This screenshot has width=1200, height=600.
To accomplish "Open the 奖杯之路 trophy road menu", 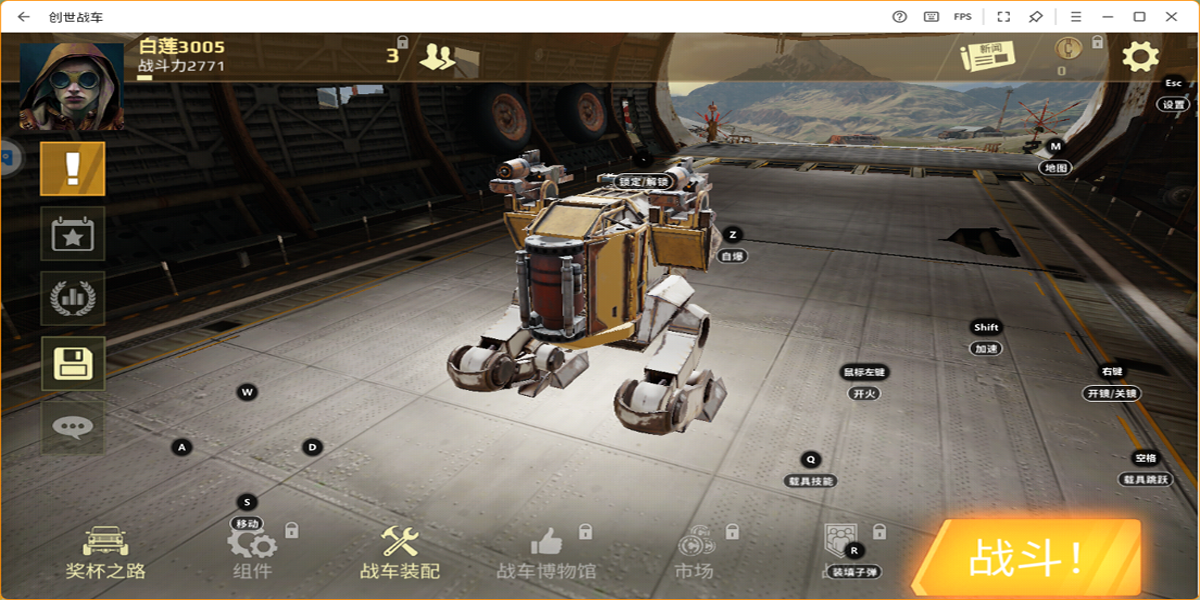I will tap(105, 552).
